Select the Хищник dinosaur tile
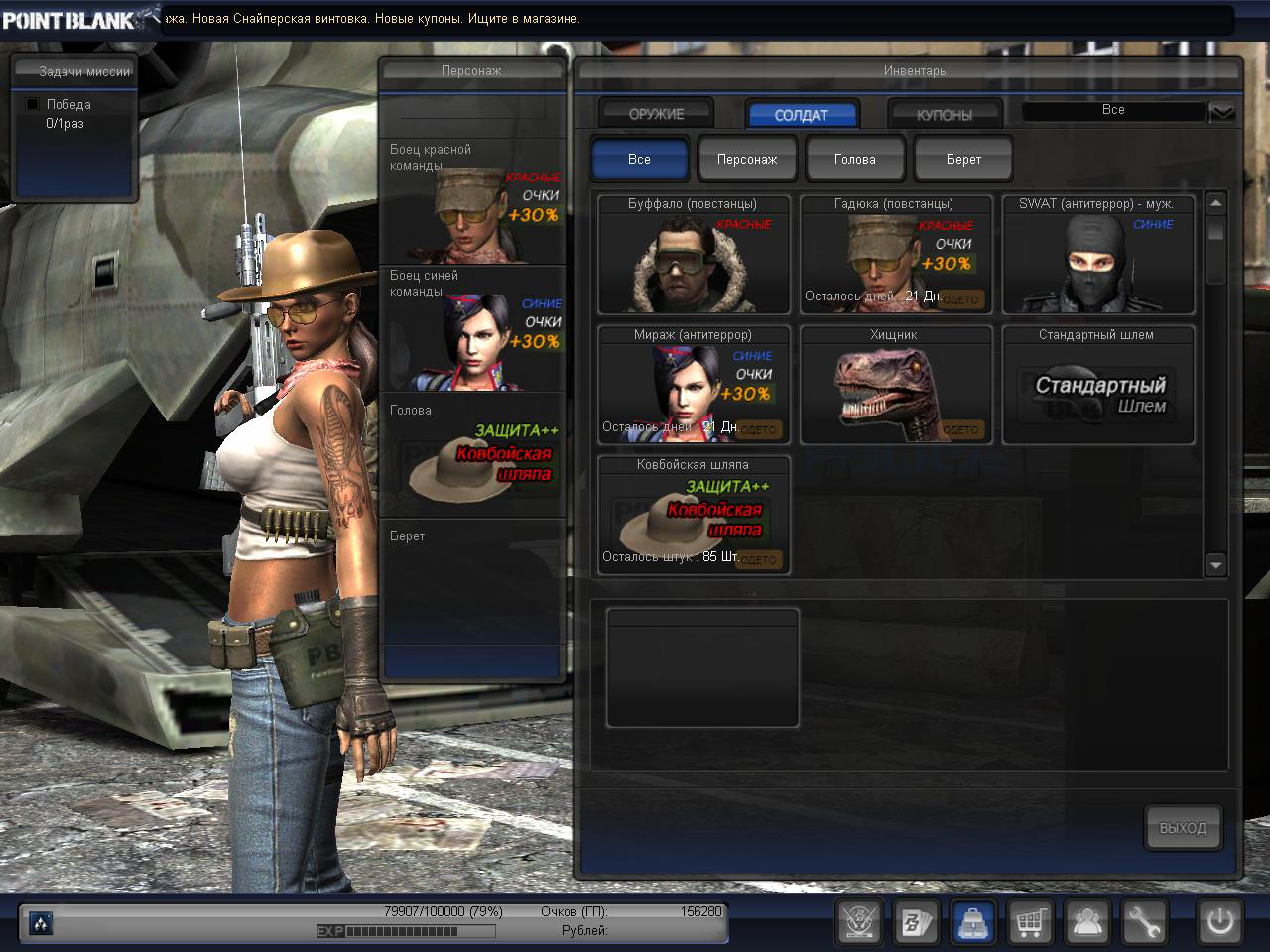The height and width of the screenshot is (952, 1270). coord(896,386)
